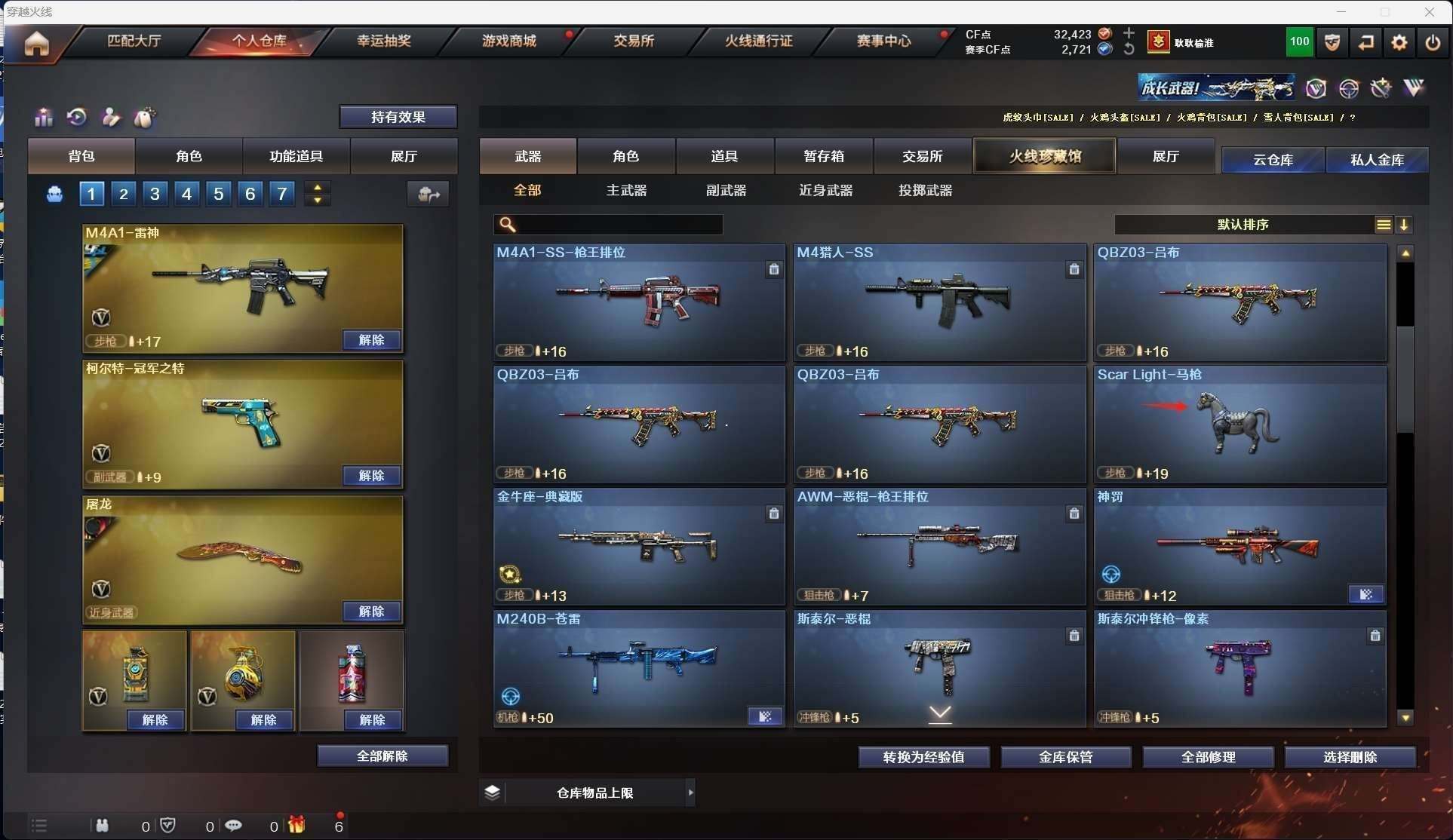Click 全部解除 to unequip everything
This screenshot has height=840, width=1453.
pos(382,756)
